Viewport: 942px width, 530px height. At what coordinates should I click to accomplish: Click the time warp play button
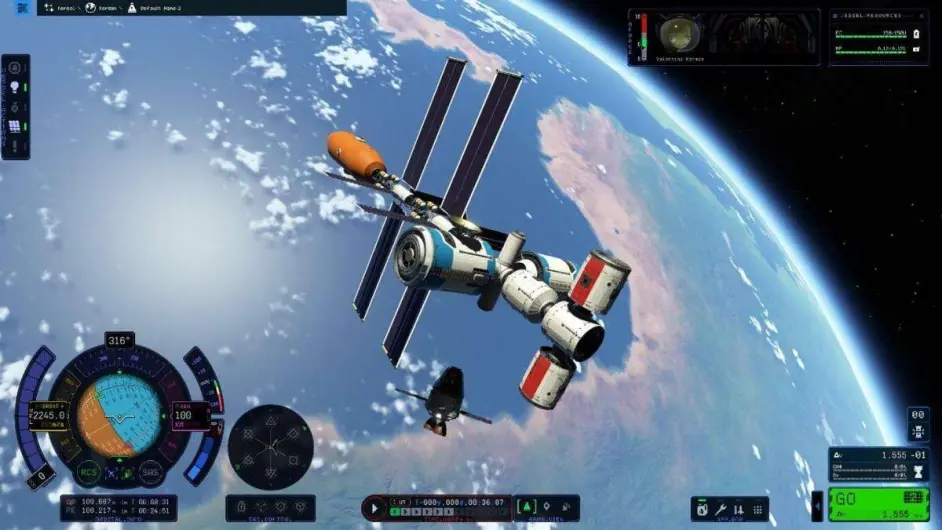tap(376, 508)
